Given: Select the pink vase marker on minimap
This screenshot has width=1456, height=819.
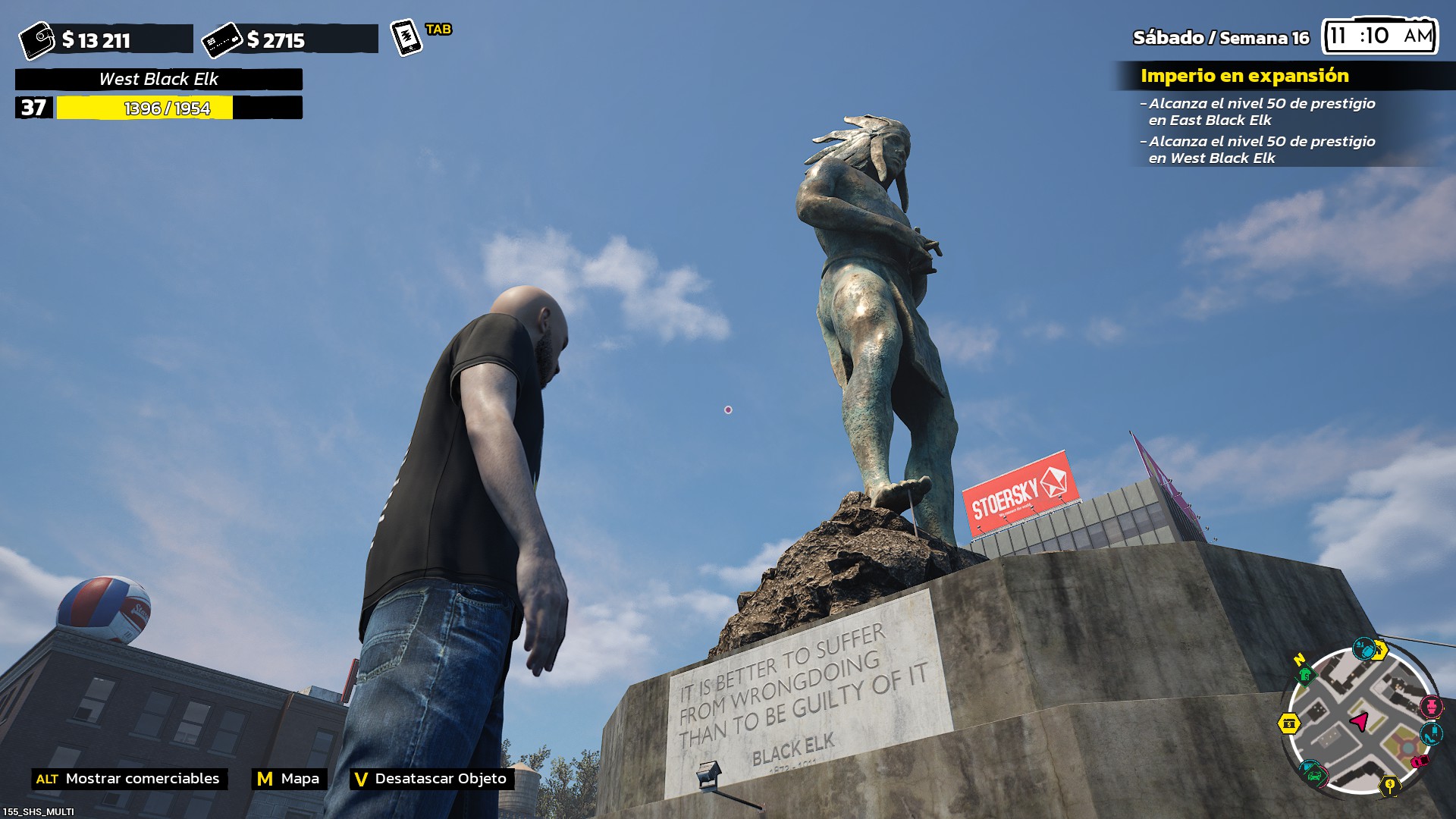Looking at the screenshot, I should [x=1431, y=707].
